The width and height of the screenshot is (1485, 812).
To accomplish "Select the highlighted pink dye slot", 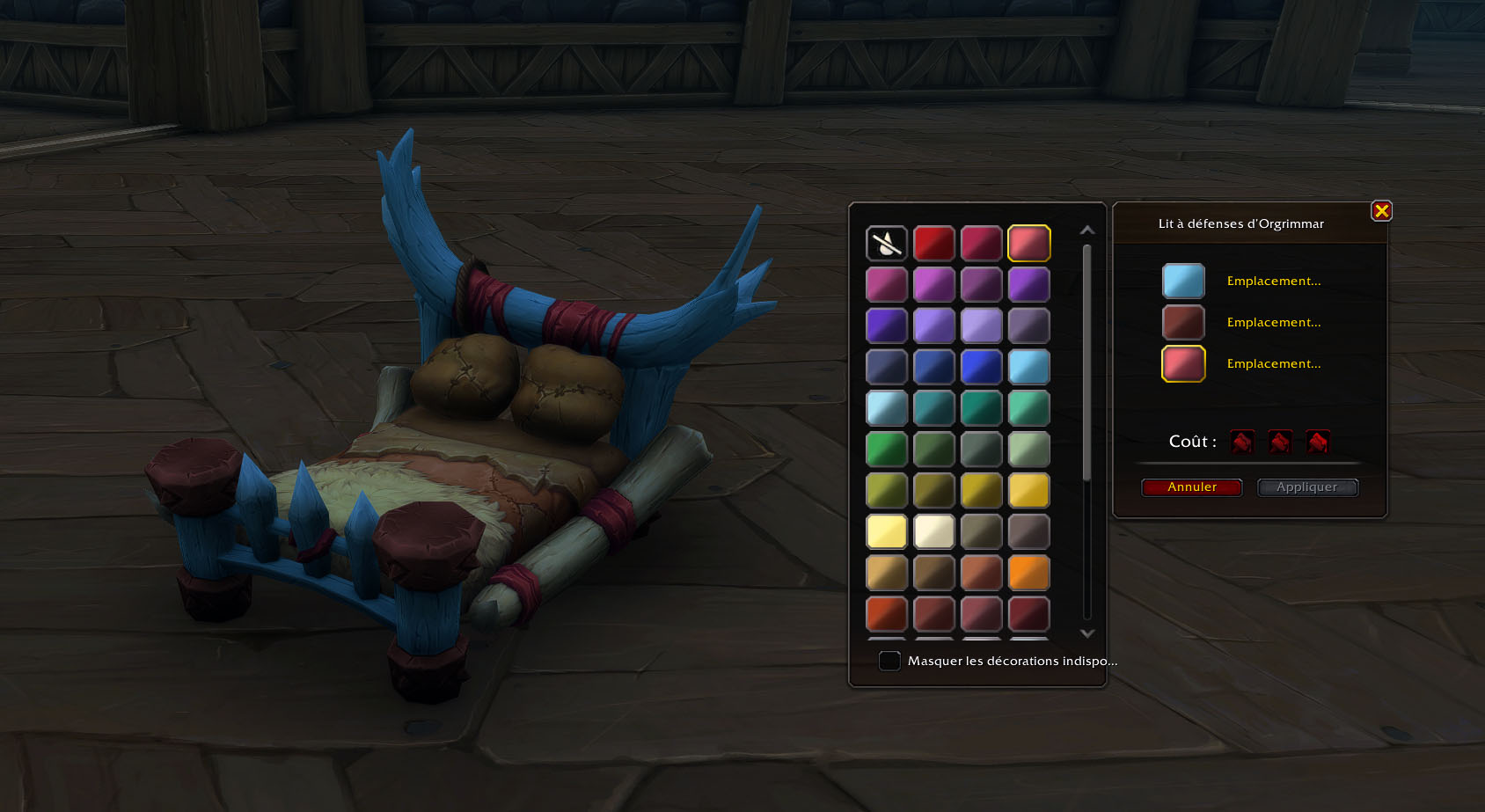I will coord(1183,364).
